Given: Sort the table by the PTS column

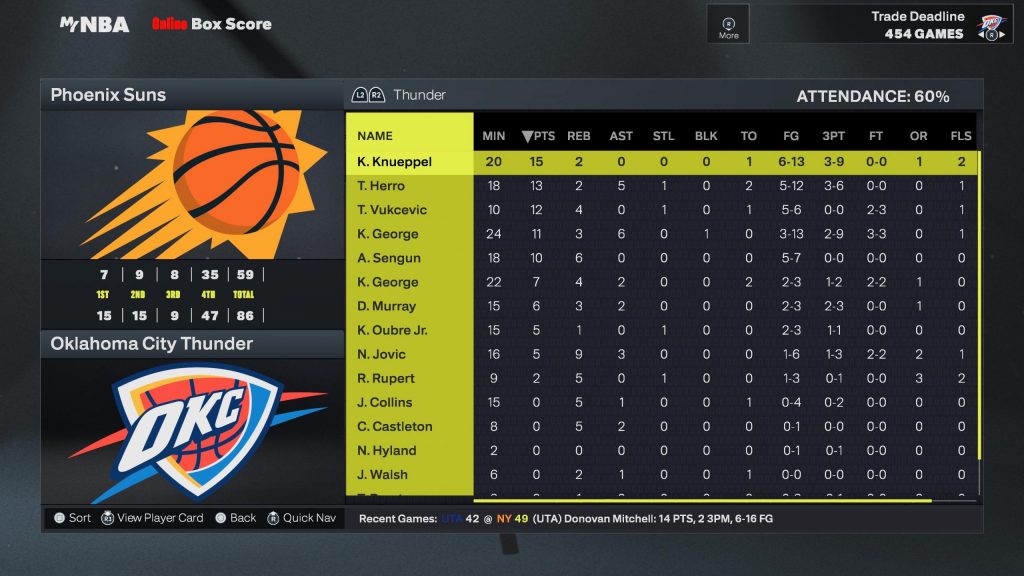Looking at the screenshot, I should [538, 136].
